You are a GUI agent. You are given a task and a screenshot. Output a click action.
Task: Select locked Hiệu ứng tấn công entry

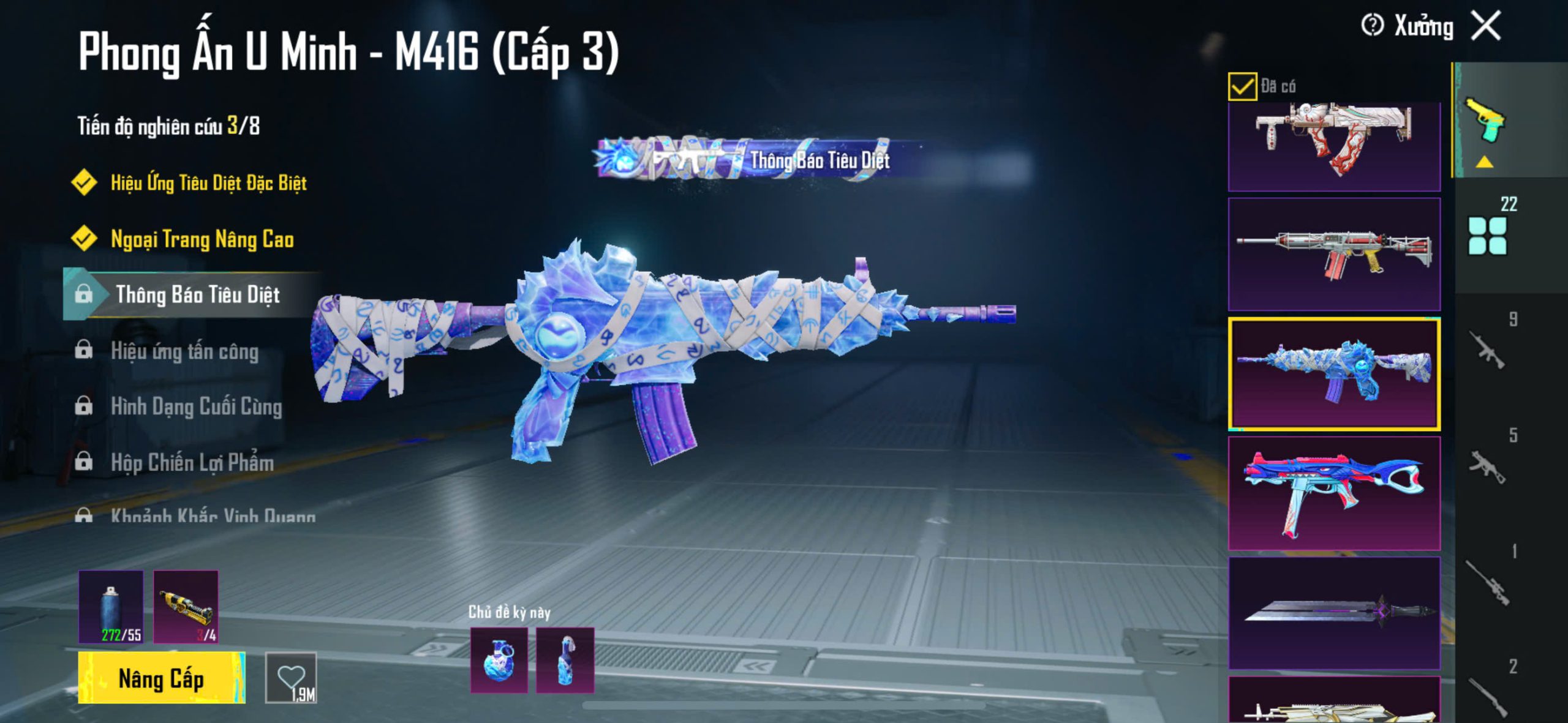pyautogui.click(x=184, y=351)
